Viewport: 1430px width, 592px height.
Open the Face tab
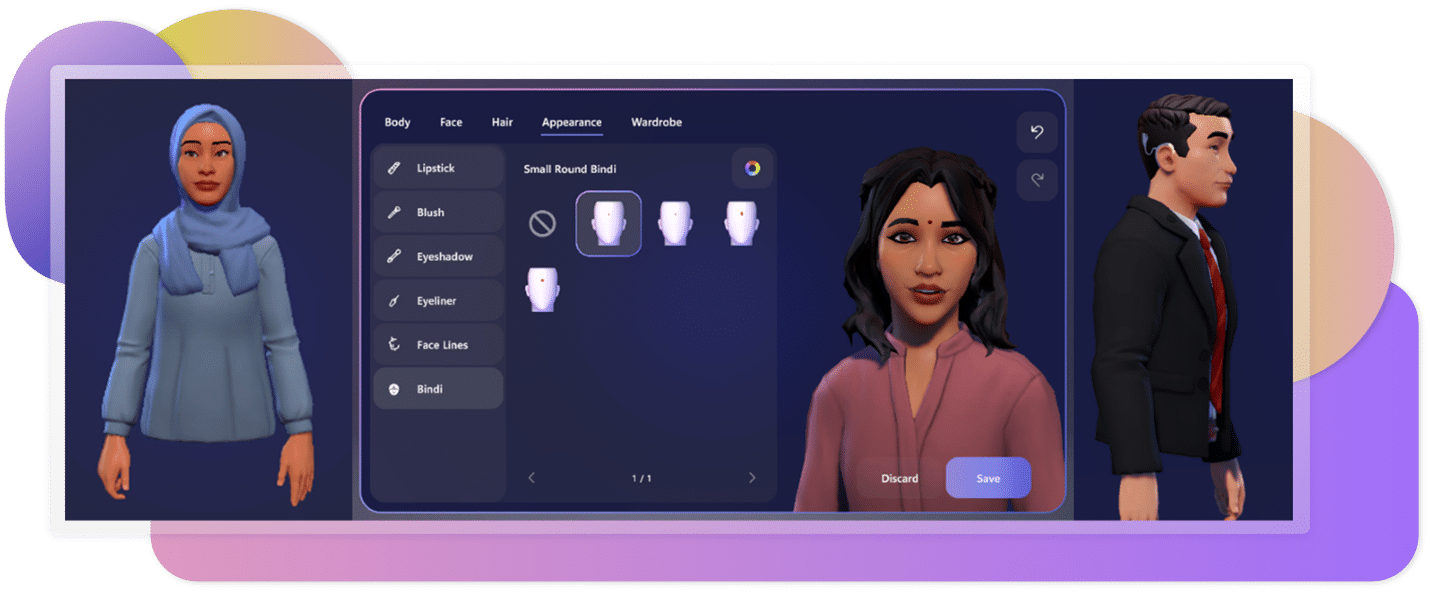pos(451,123)
